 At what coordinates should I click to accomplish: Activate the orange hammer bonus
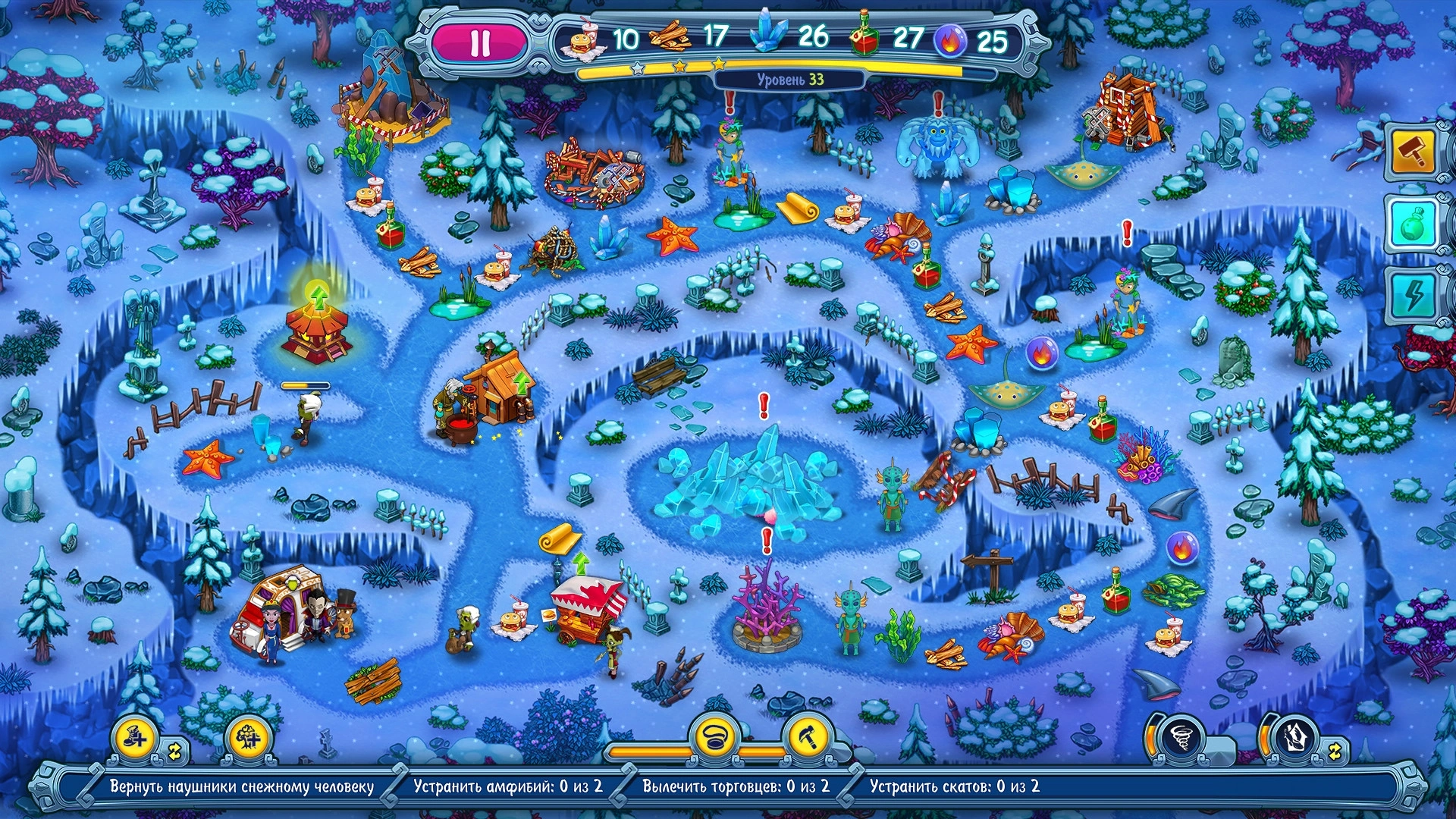coord(1413,152)
